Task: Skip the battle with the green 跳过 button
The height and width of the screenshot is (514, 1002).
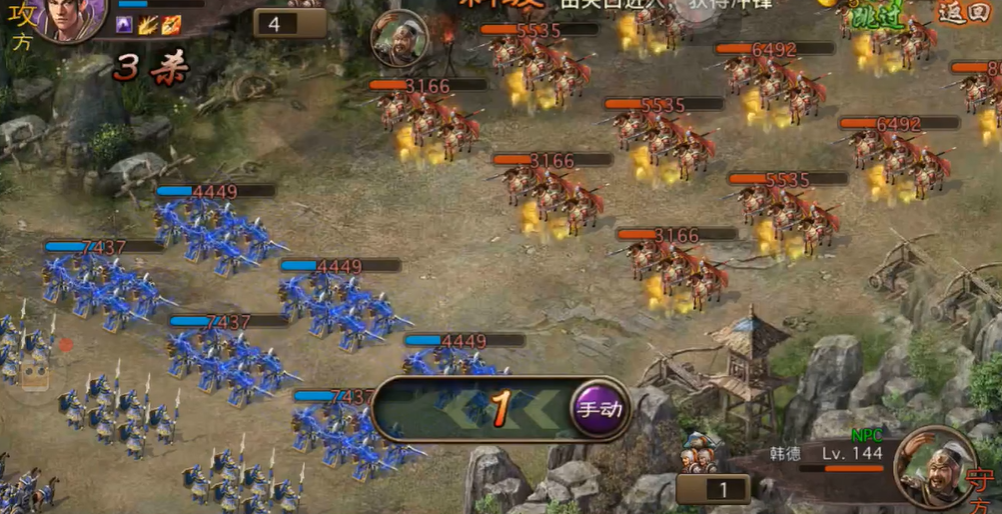Action: click(874, 12)
